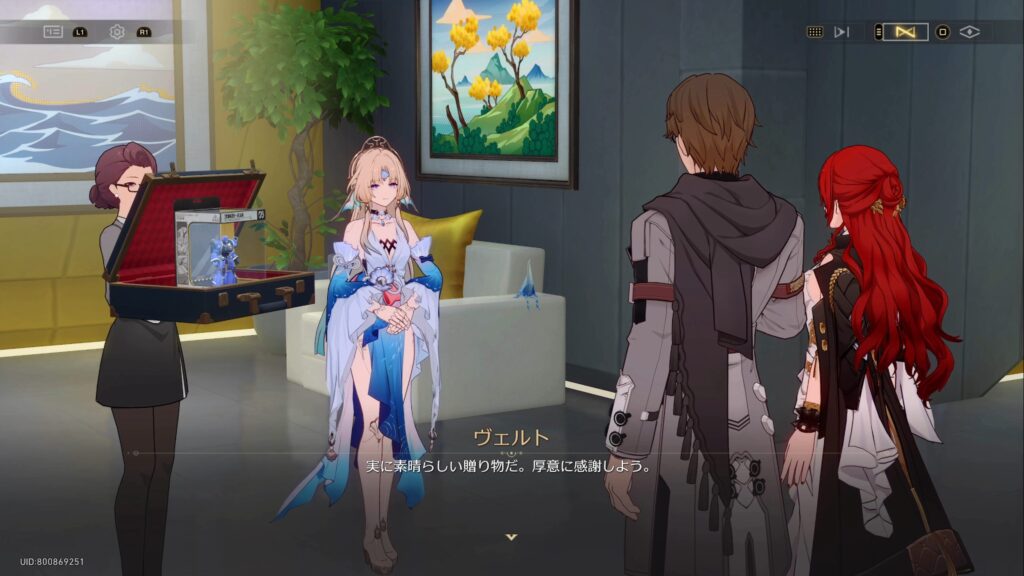The image size is (1024, 576).
Task: Open settings via the gear icon
Action: 117,32
